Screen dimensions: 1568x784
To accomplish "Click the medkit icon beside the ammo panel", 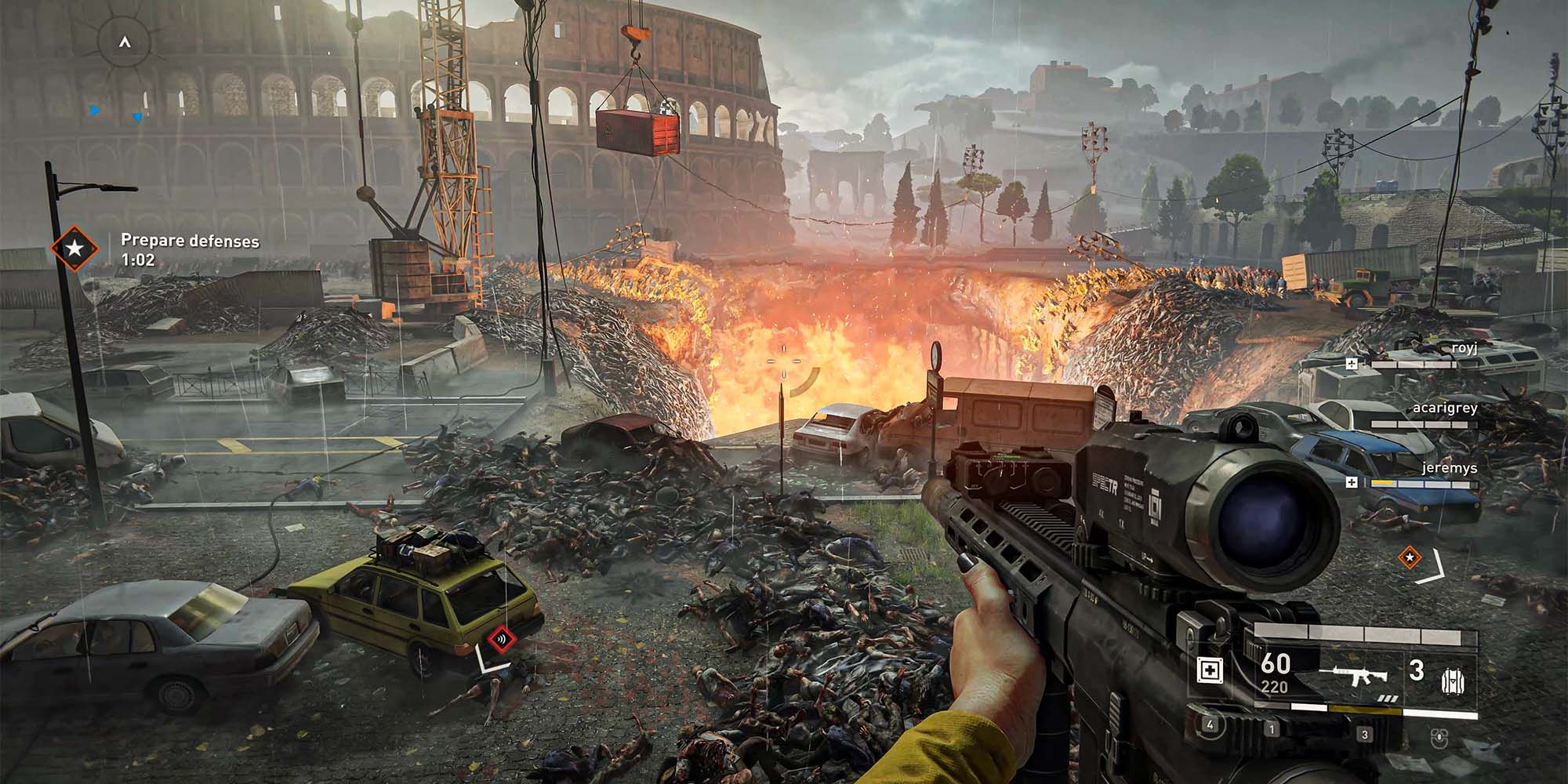I will coord(1210,670).
